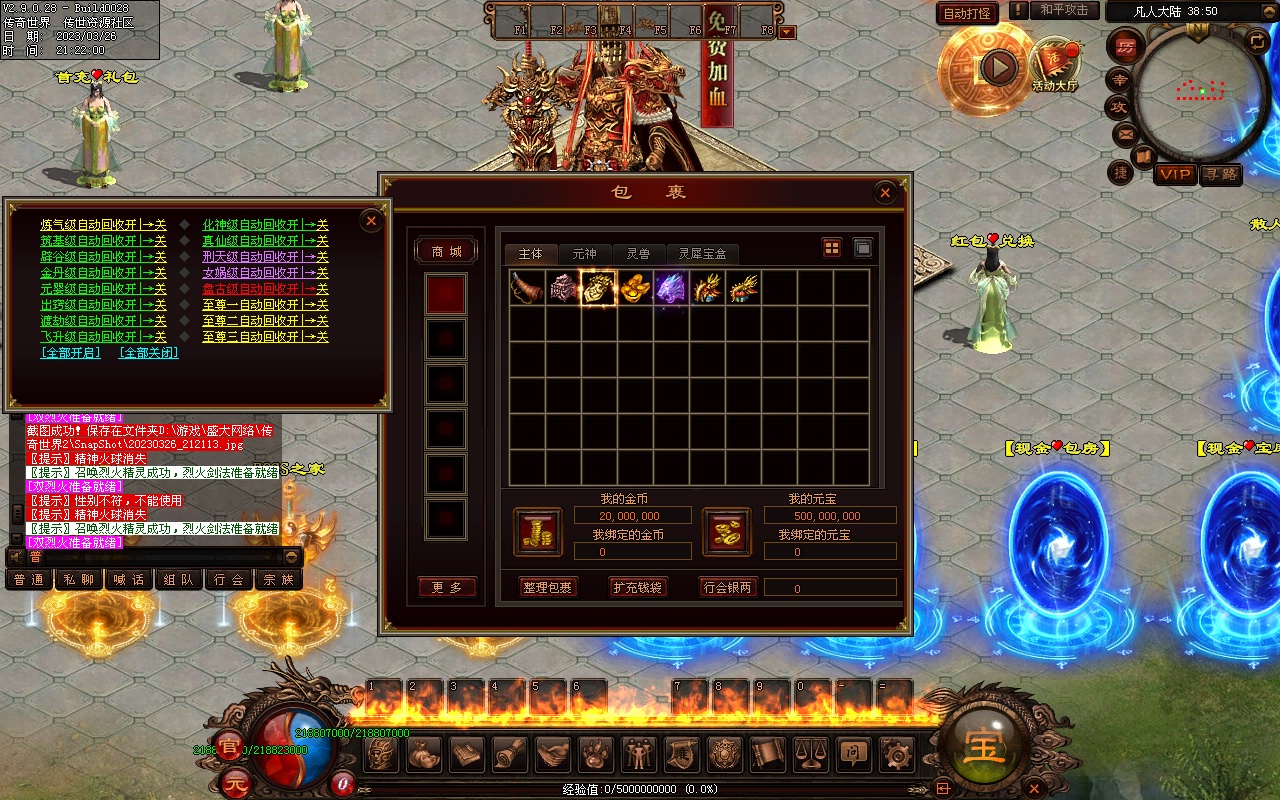Click the VIP button under the minimap
The height and width of the screenshot is (800, 1280).
(x=1175, y=174)
